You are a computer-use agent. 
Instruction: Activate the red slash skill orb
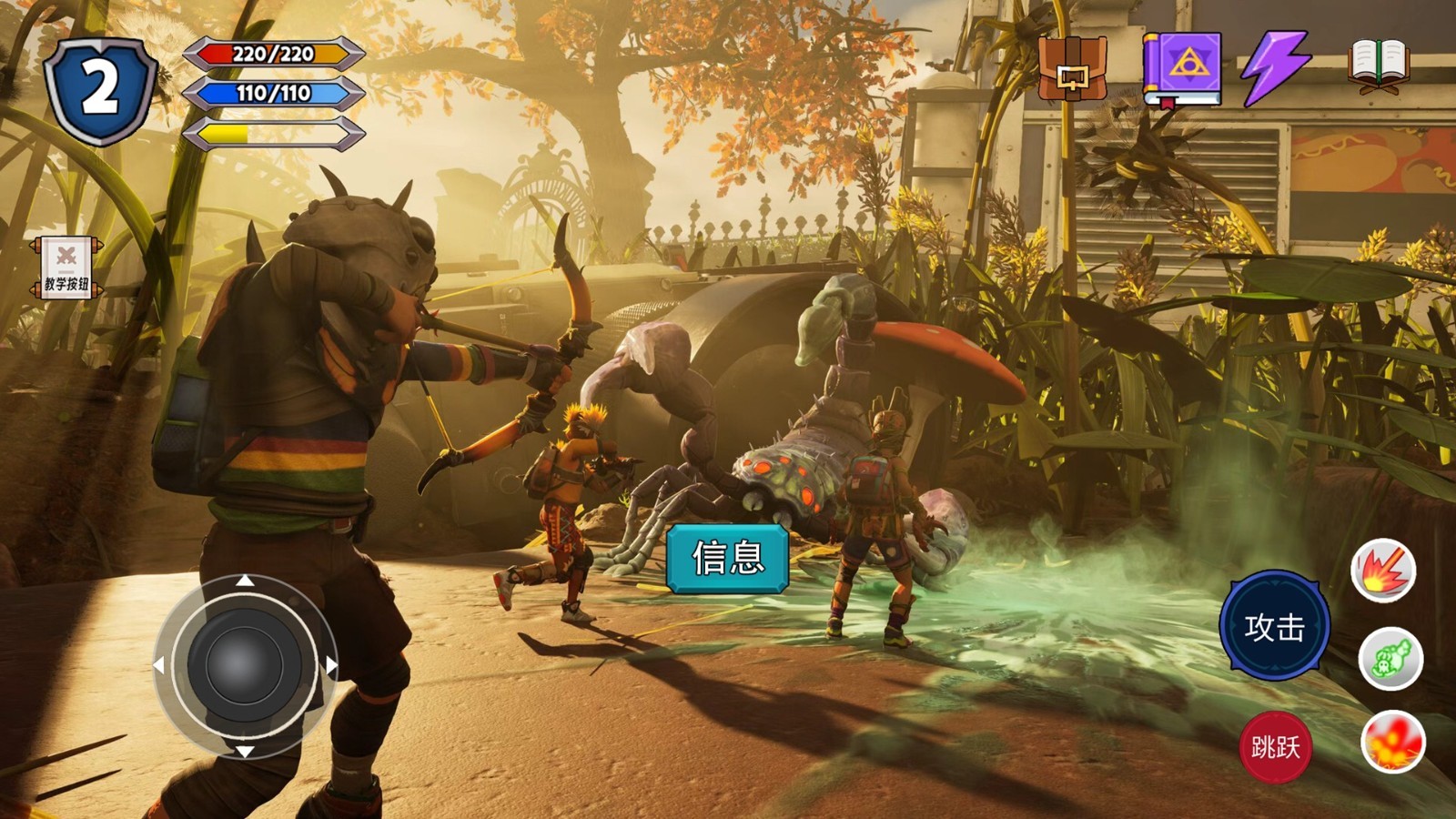pyautogui.click(x=1383, y=571)
